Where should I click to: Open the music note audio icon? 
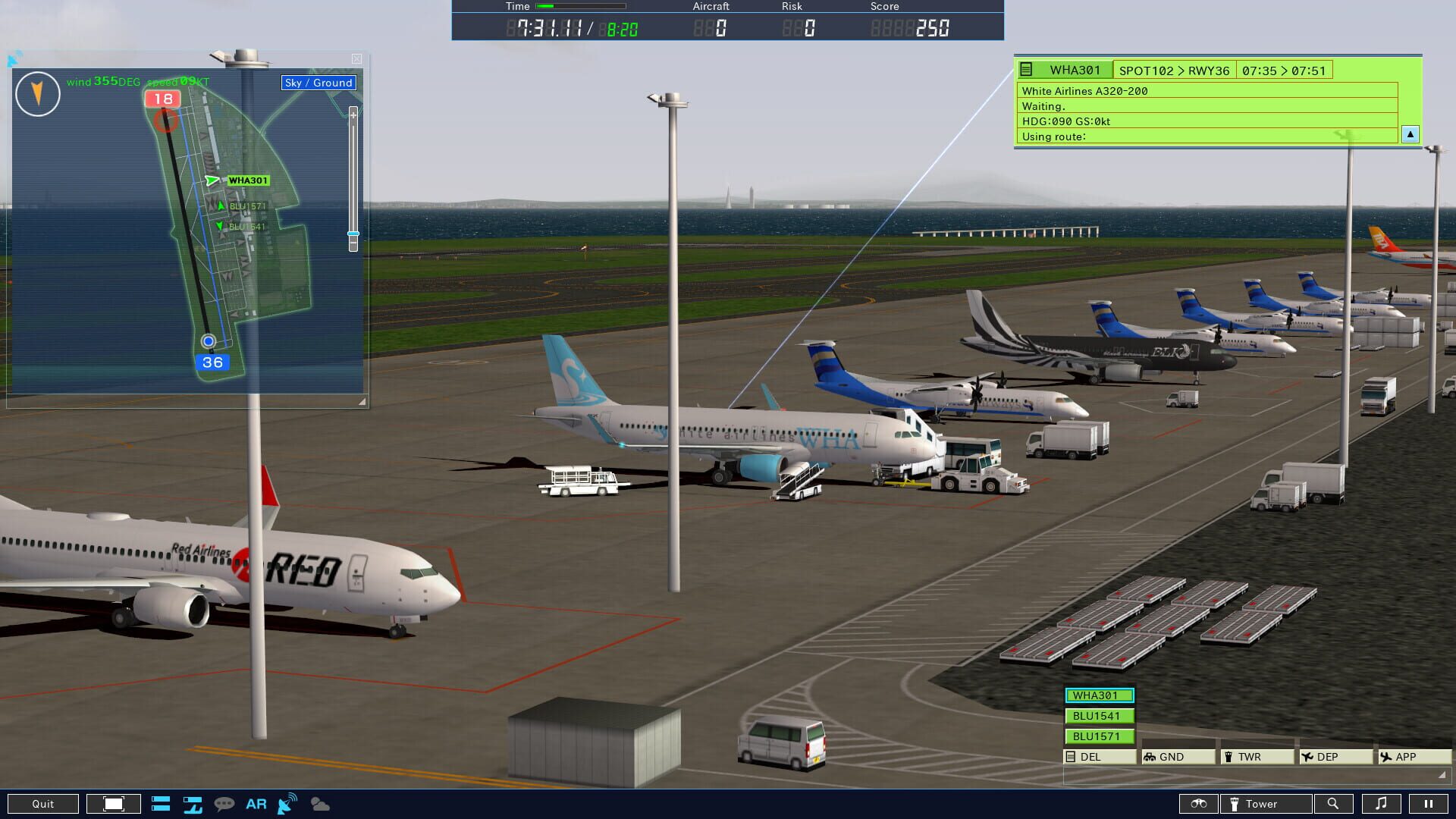(x=1382, y=803)
